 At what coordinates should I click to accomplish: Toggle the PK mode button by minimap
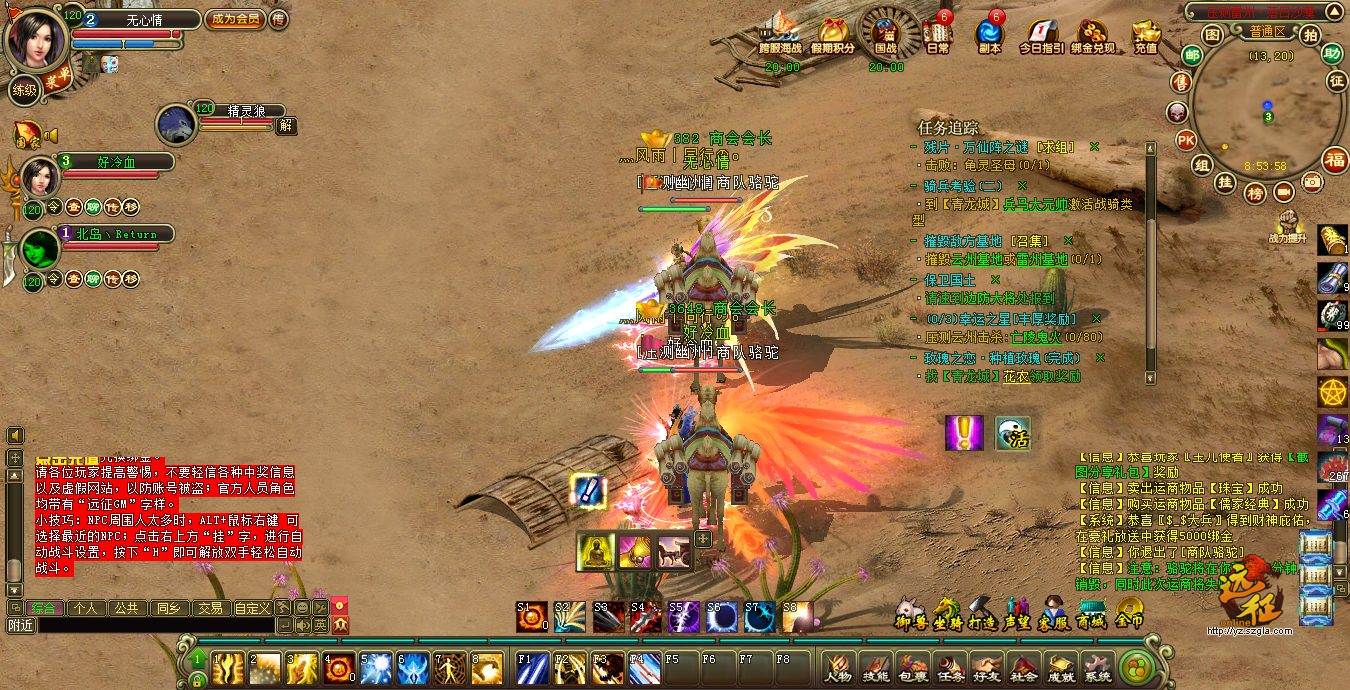(x=1186, y=139)
